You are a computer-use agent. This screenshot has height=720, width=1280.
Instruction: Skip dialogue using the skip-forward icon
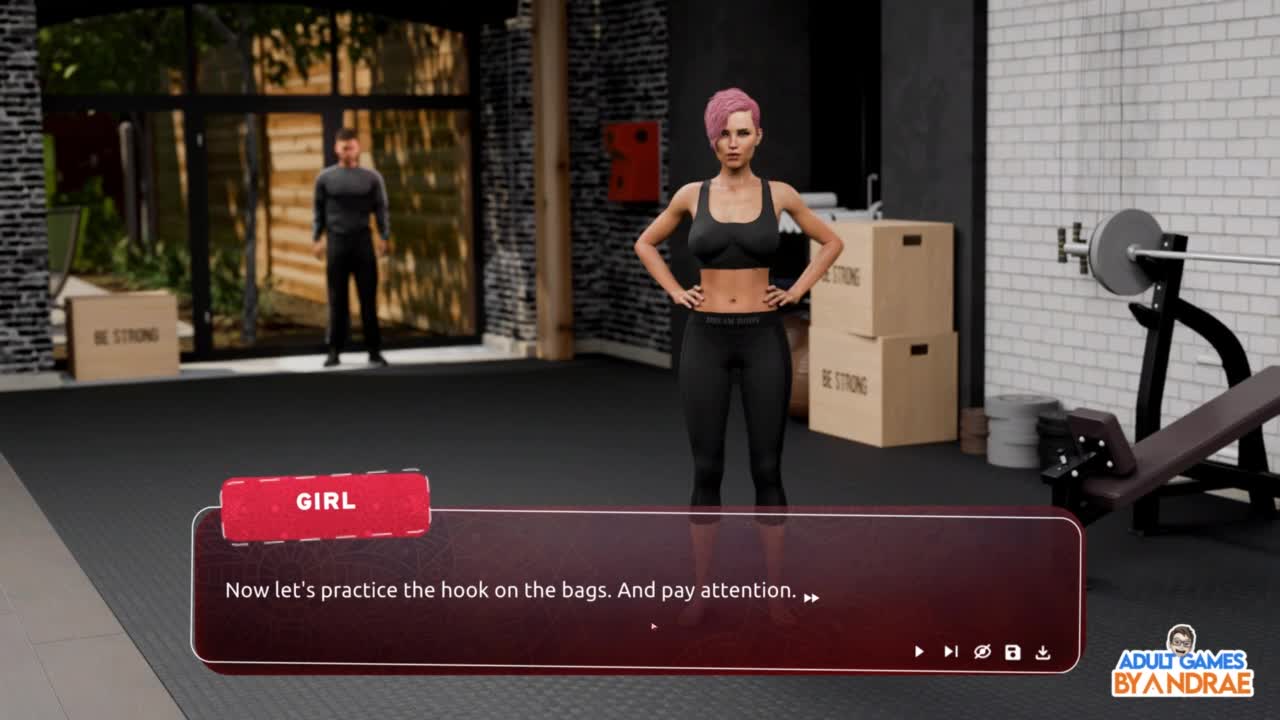tap(950, 652)
